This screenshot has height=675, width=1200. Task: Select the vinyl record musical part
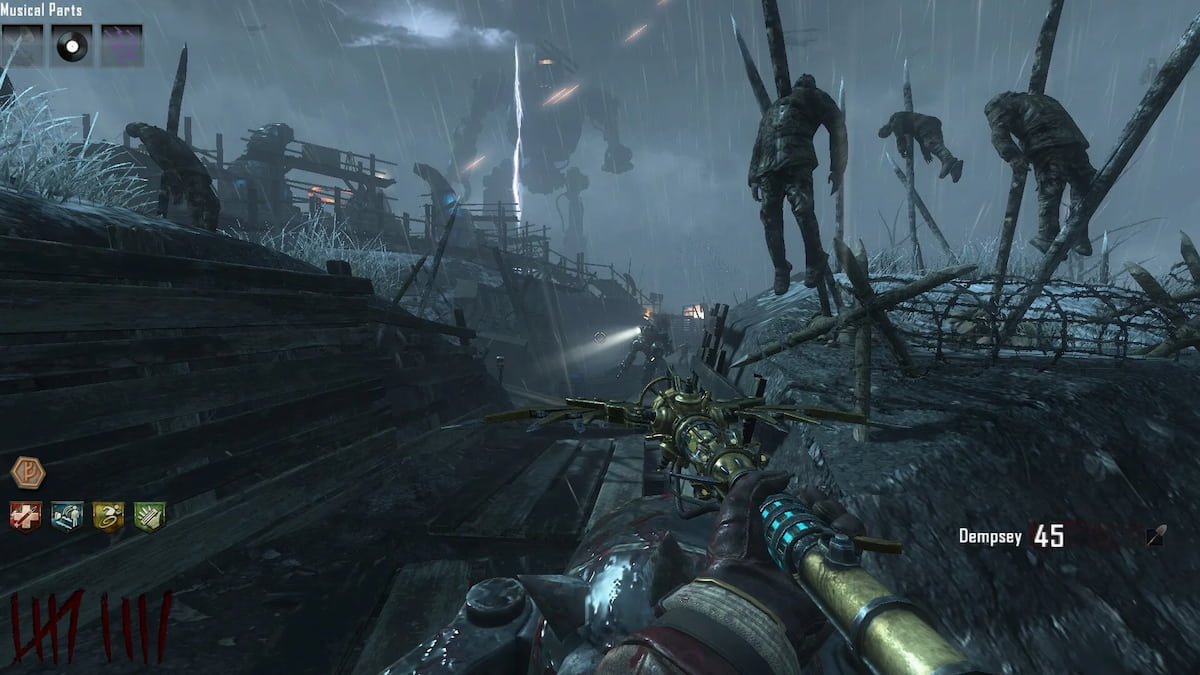(x=72, y=46)
